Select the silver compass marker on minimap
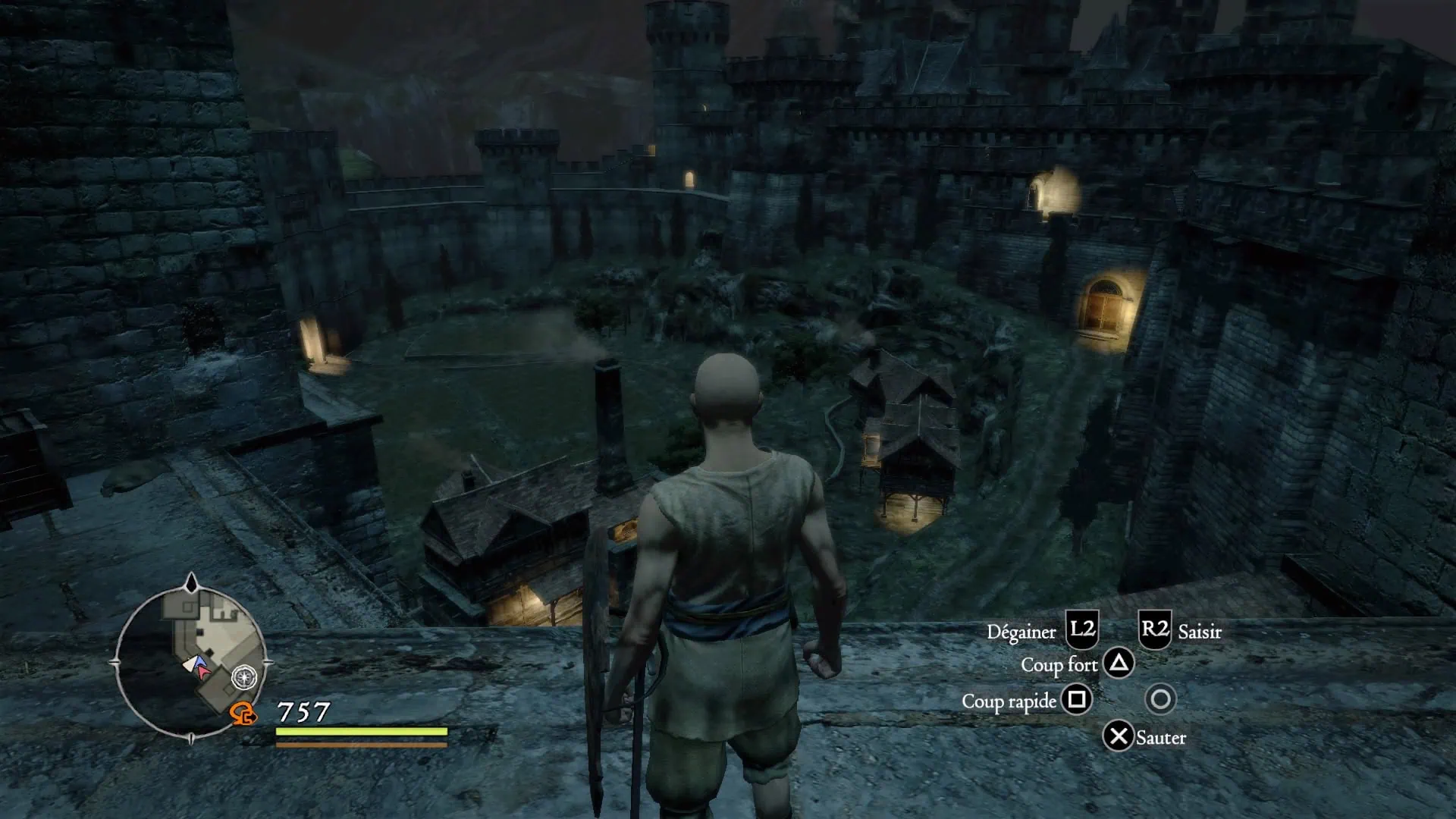This screenshot has height=819, width=1456. point(244,676)
